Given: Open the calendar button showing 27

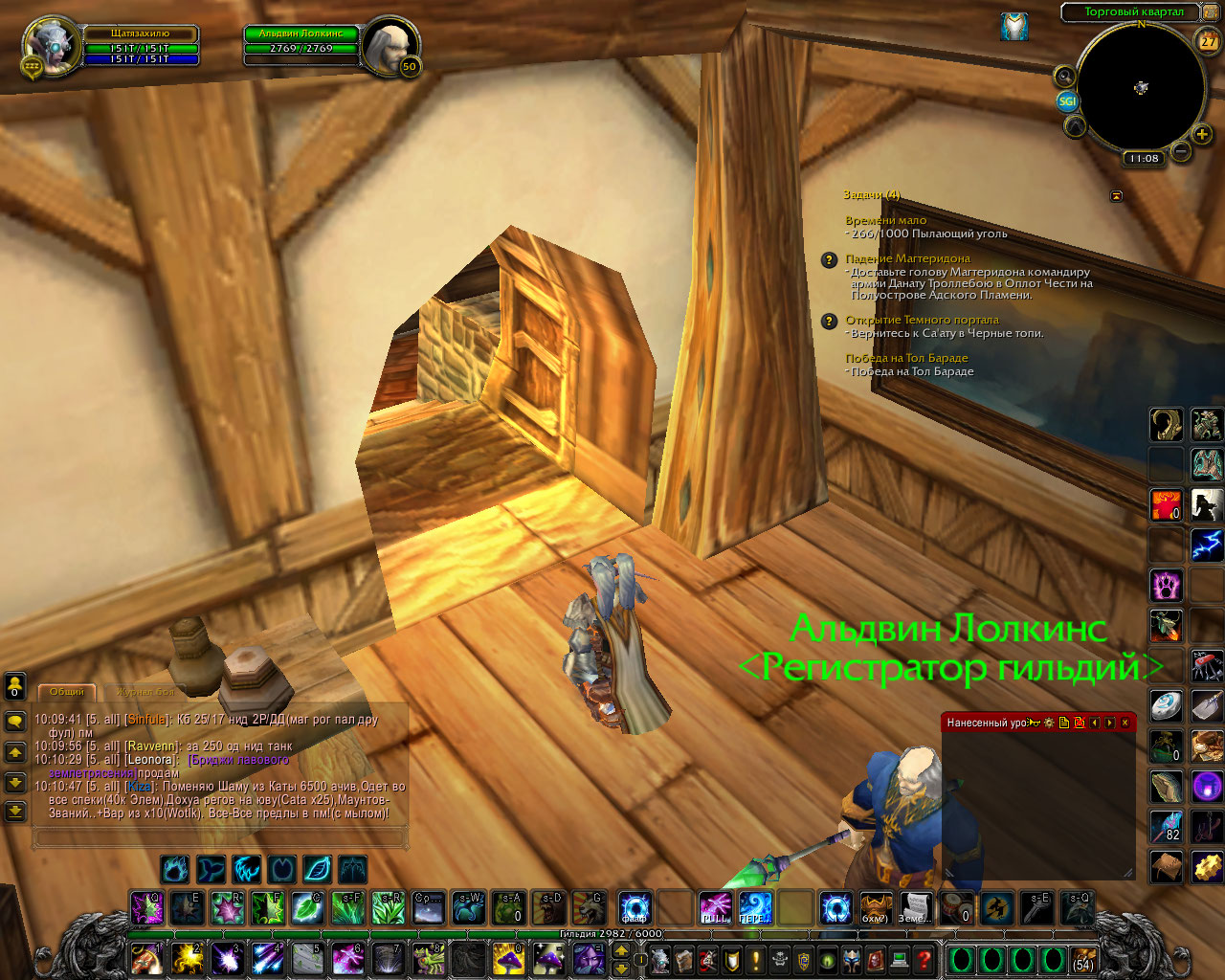Looking at the screenshot, I should tap(1208, 40).
